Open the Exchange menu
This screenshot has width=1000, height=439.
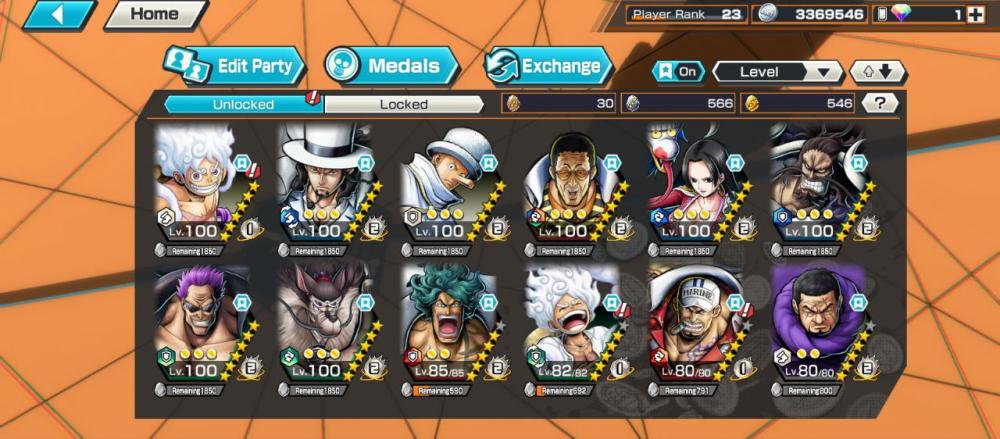coord(548,66)
